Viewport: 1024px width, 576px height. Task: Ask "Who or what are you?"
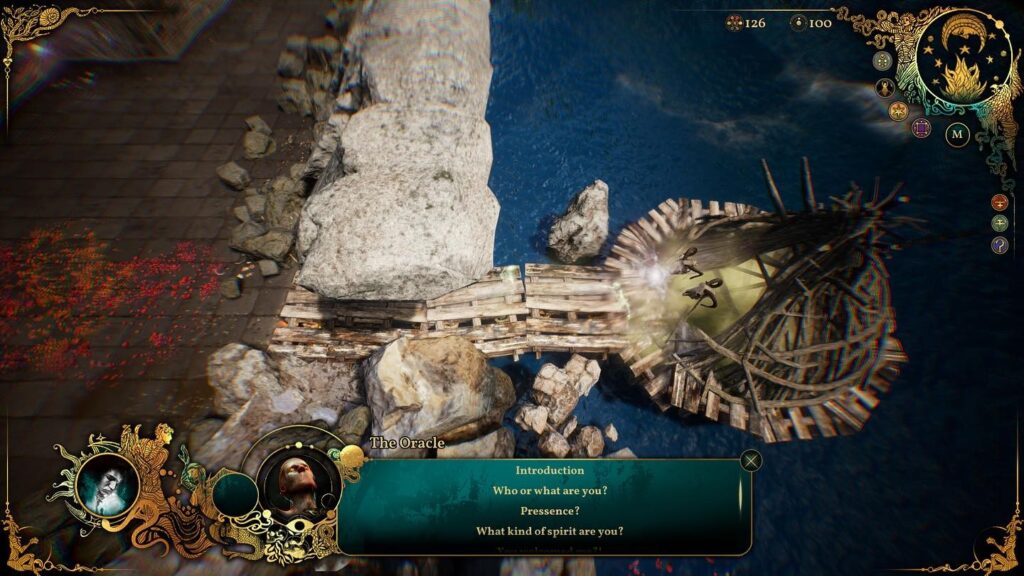[549, 490]
